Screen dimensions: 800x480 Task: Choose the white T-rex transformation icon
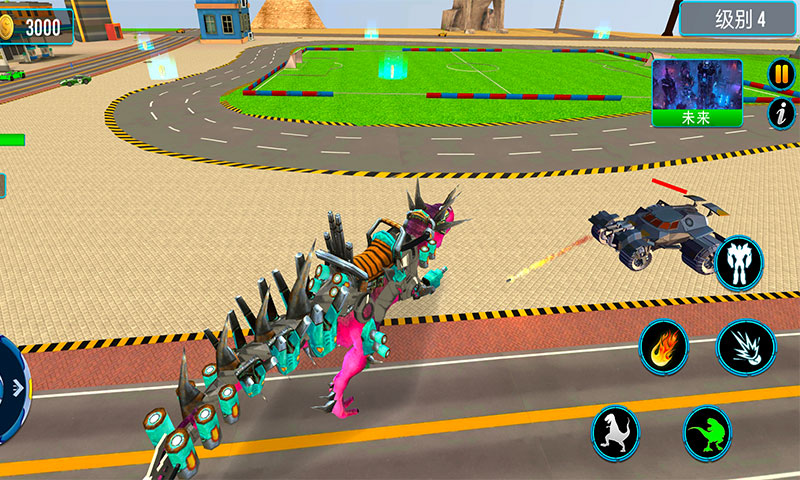pos(615,432)
